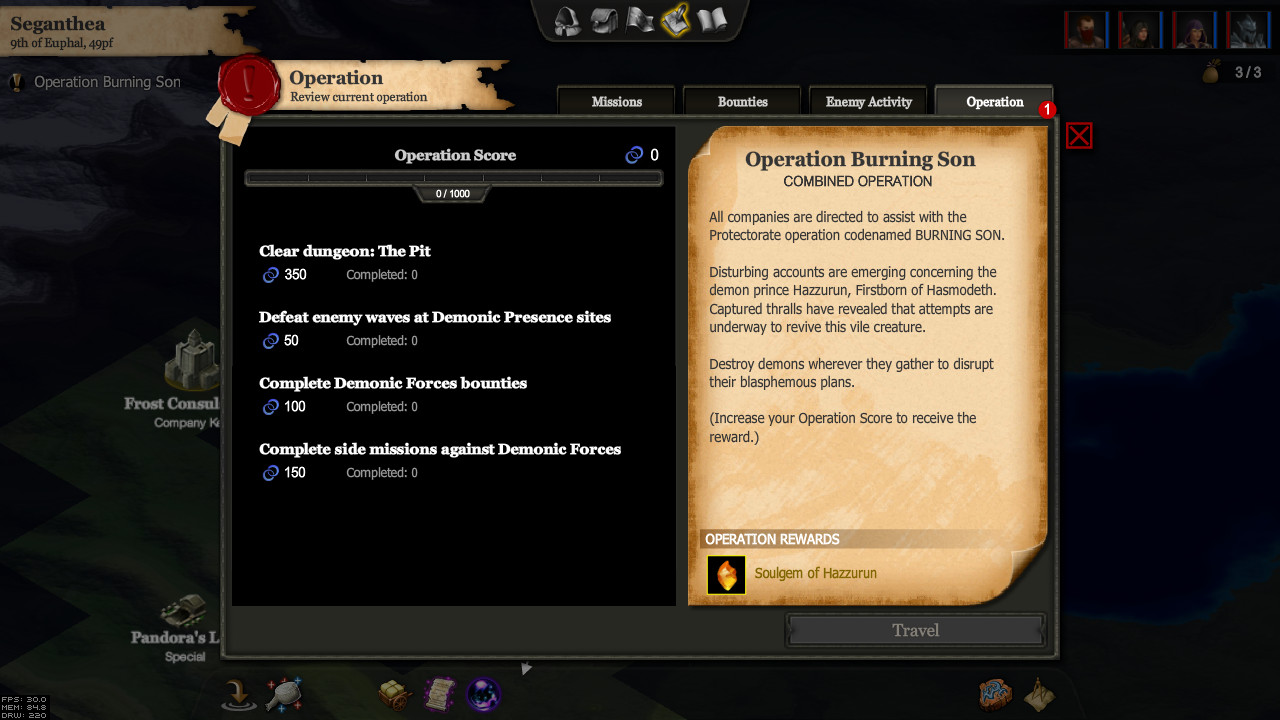Open the journal book icon
Image resolution: width=1280 pixels, height=720 pixels.
[712, 19]
